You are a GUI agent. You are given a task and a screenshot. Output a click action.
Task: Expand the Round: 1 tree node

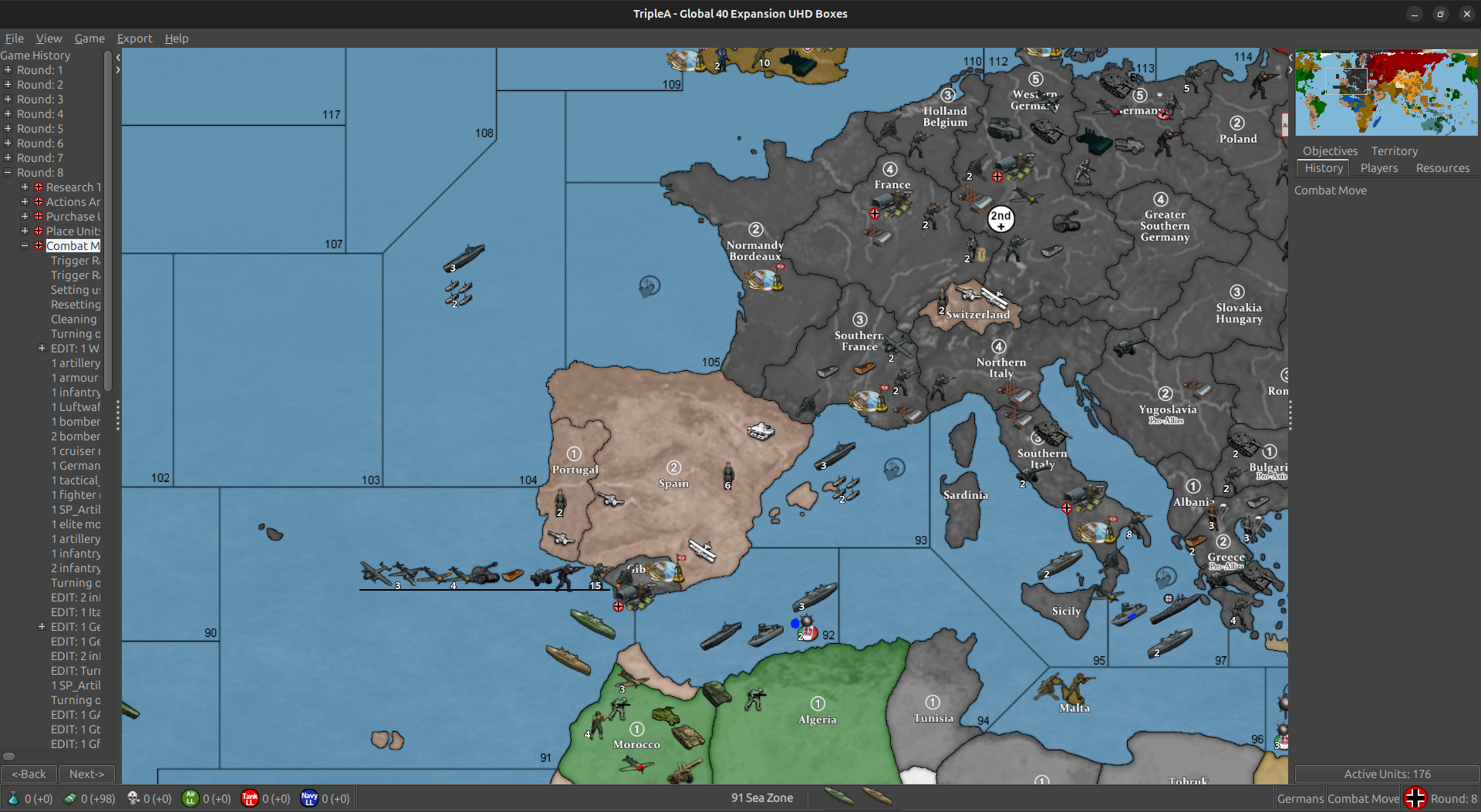[9, 70]
